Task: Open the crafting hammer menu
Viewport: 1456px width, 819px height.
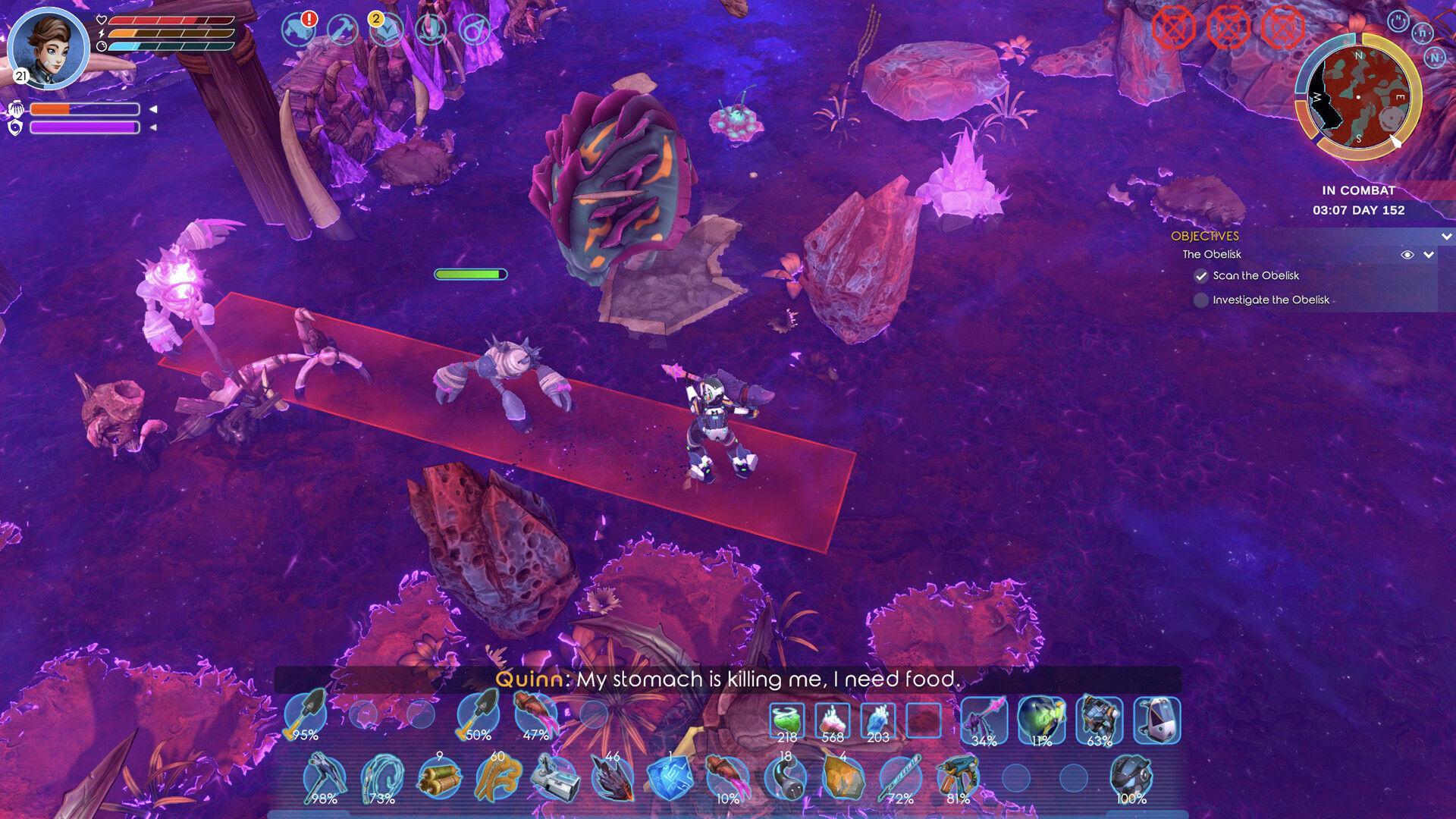Action: tap(343, 32)
